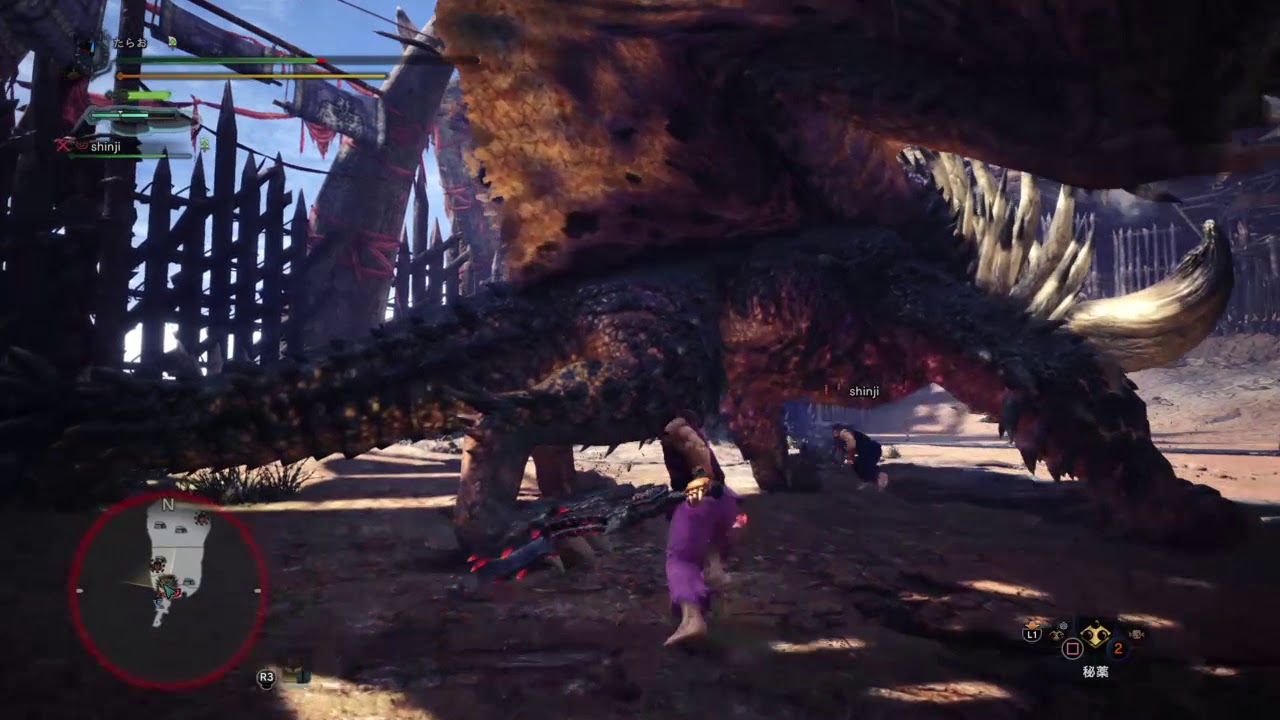
Task: Click the square button prompt under the item slot
Action: (1072, 648)
